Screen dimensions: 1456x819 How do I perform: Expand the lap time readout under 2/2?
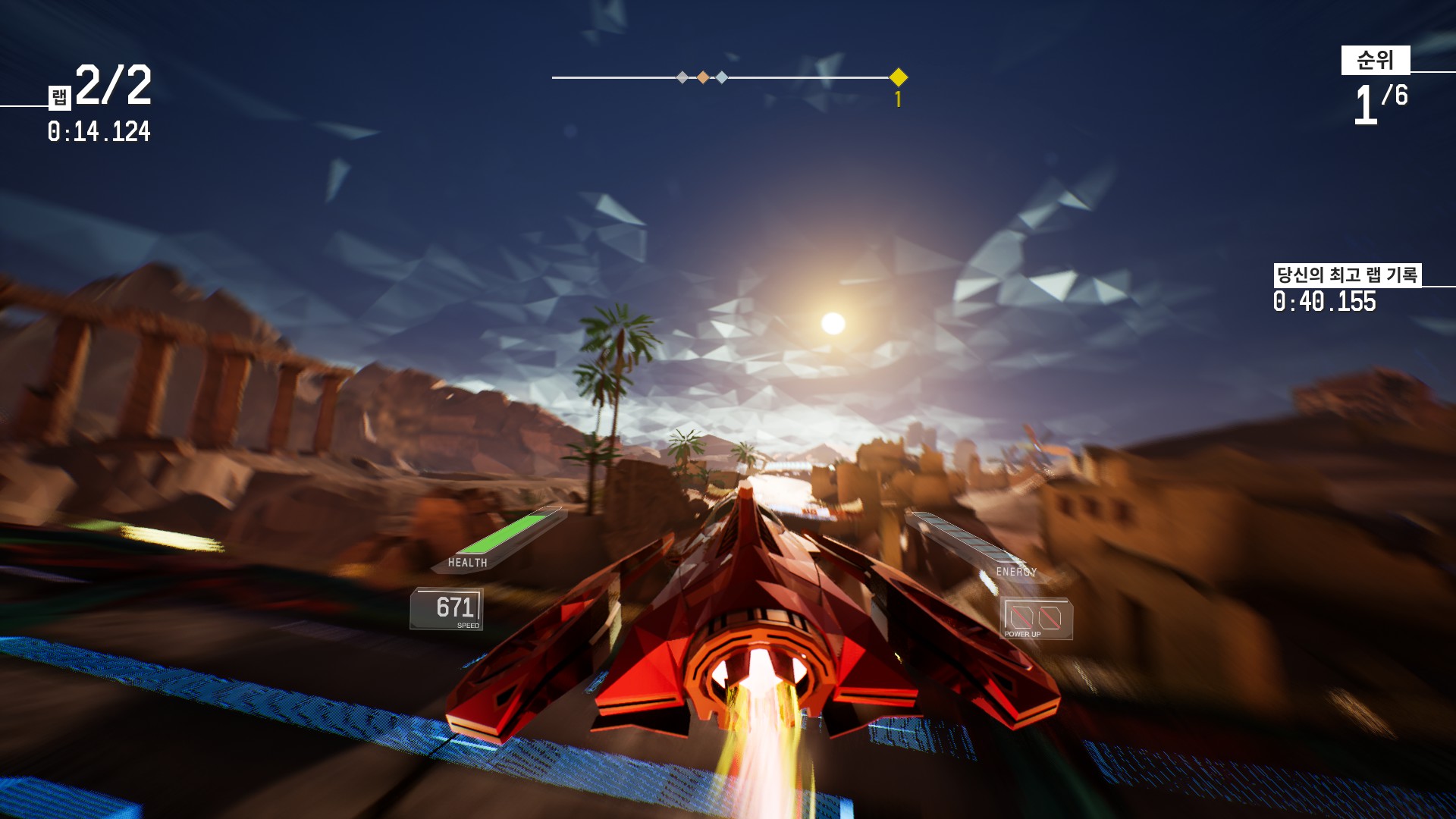point(99,132)
